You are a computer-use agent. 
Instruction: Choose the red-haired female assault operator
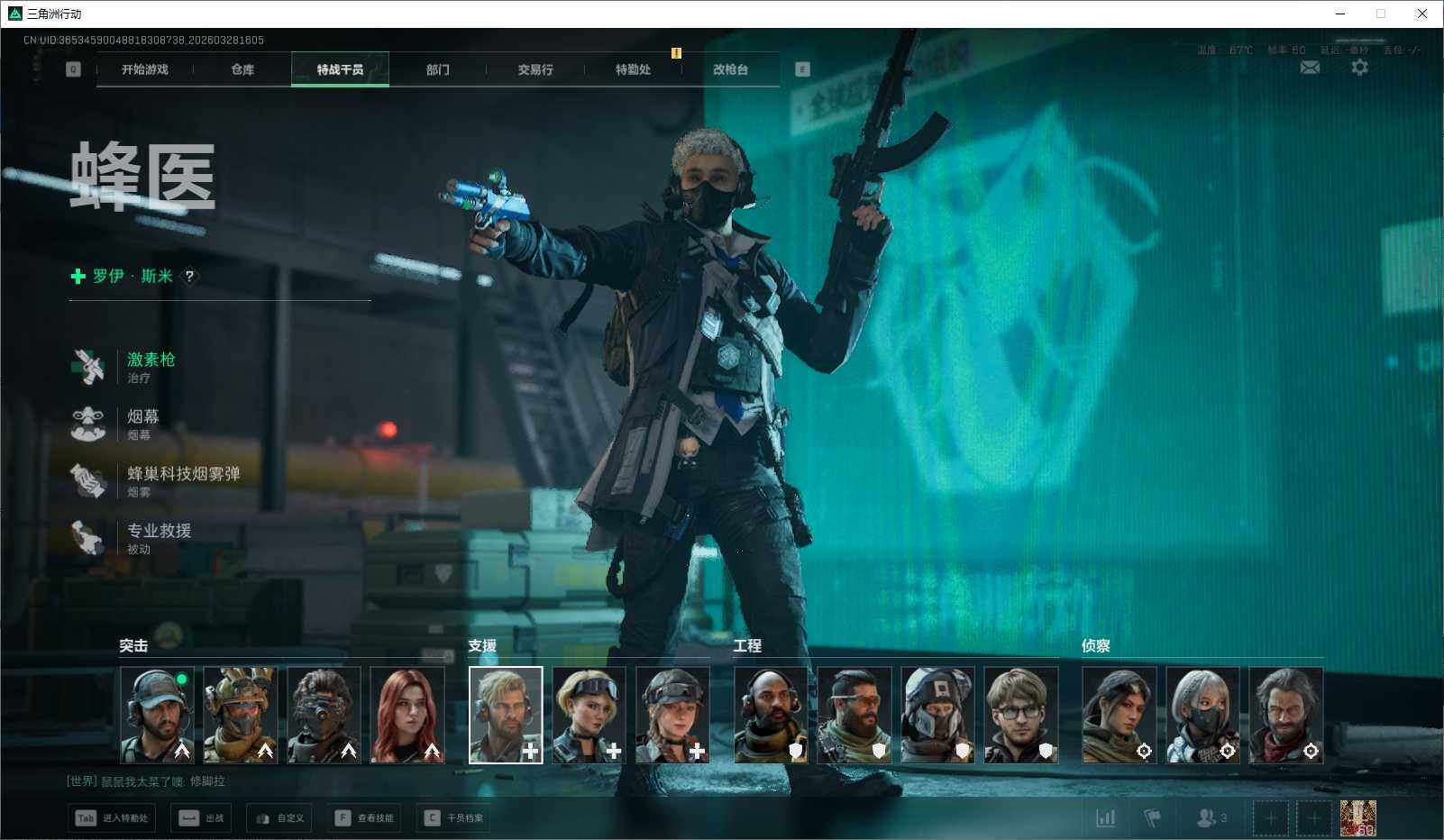[x=407, y=715]
